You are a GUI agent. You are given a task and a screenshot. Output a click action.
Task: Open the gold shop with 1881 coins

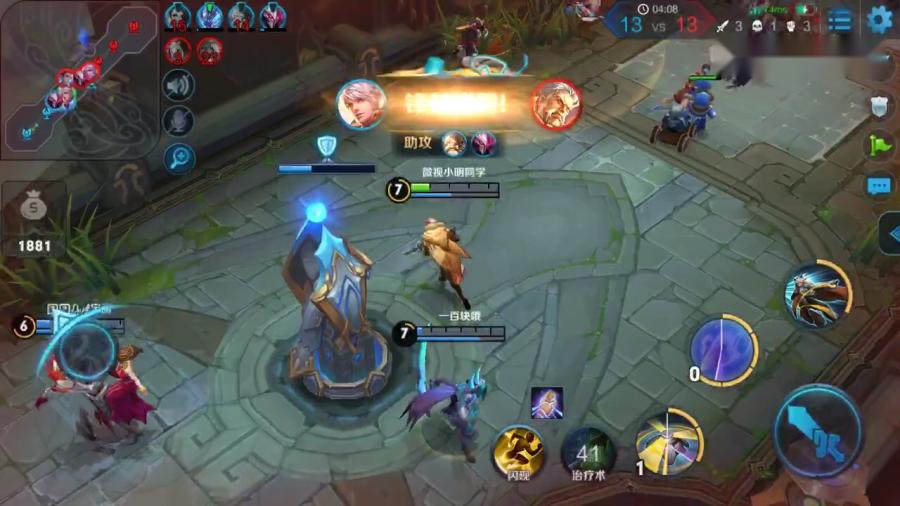pos(33,220)
